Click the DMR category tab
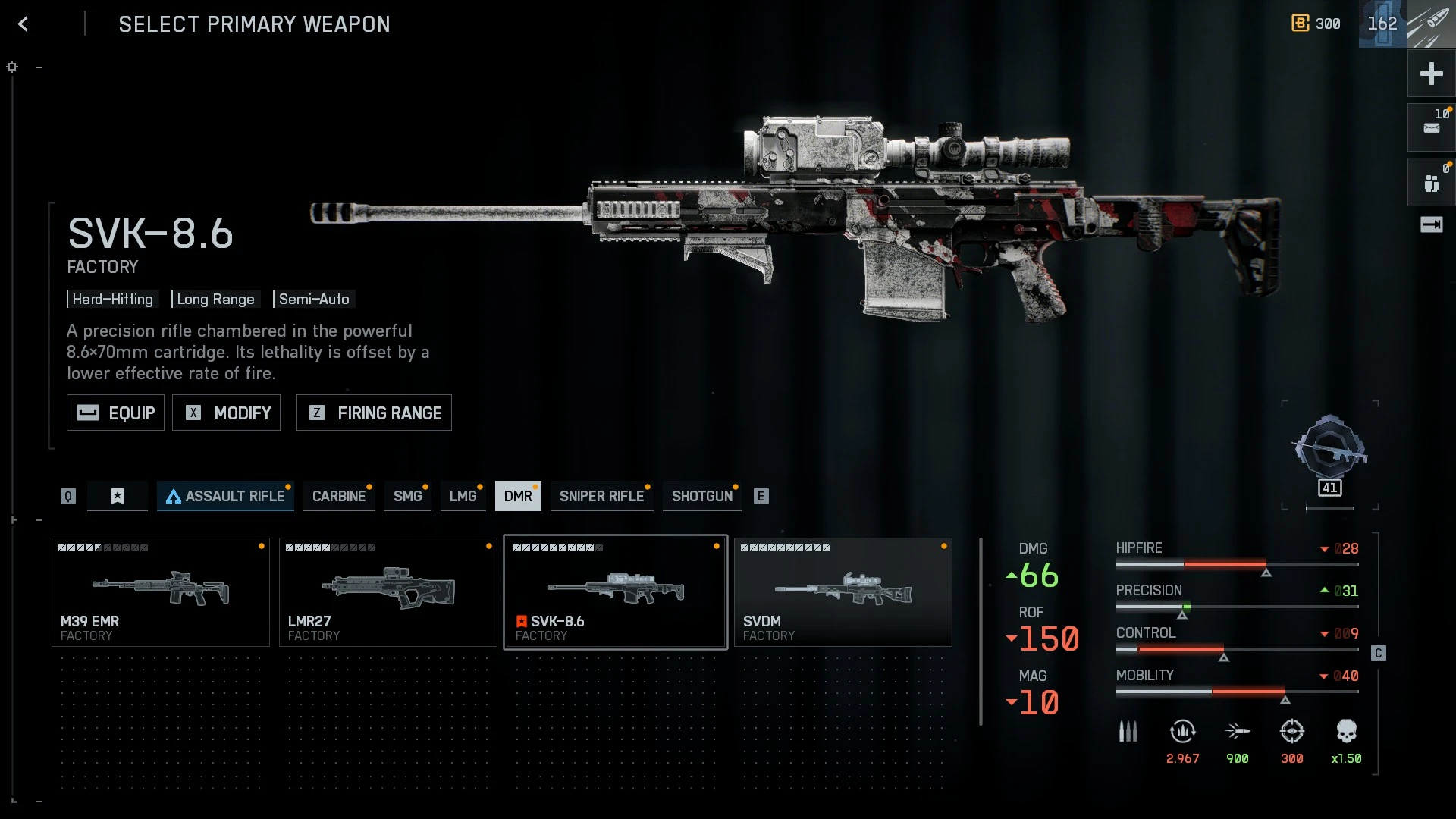 (518, 496)
